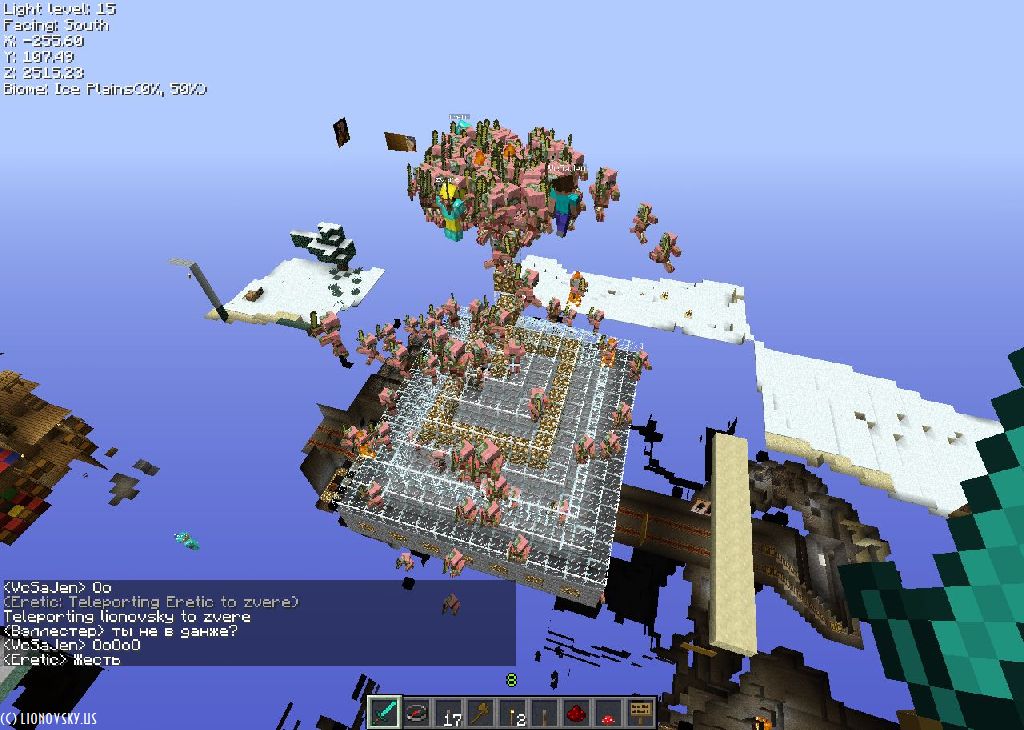The image size is (1024, 730).
Task: Equip the axe from the hotbar
Action: pyautogui.click(x=481, y=712)
